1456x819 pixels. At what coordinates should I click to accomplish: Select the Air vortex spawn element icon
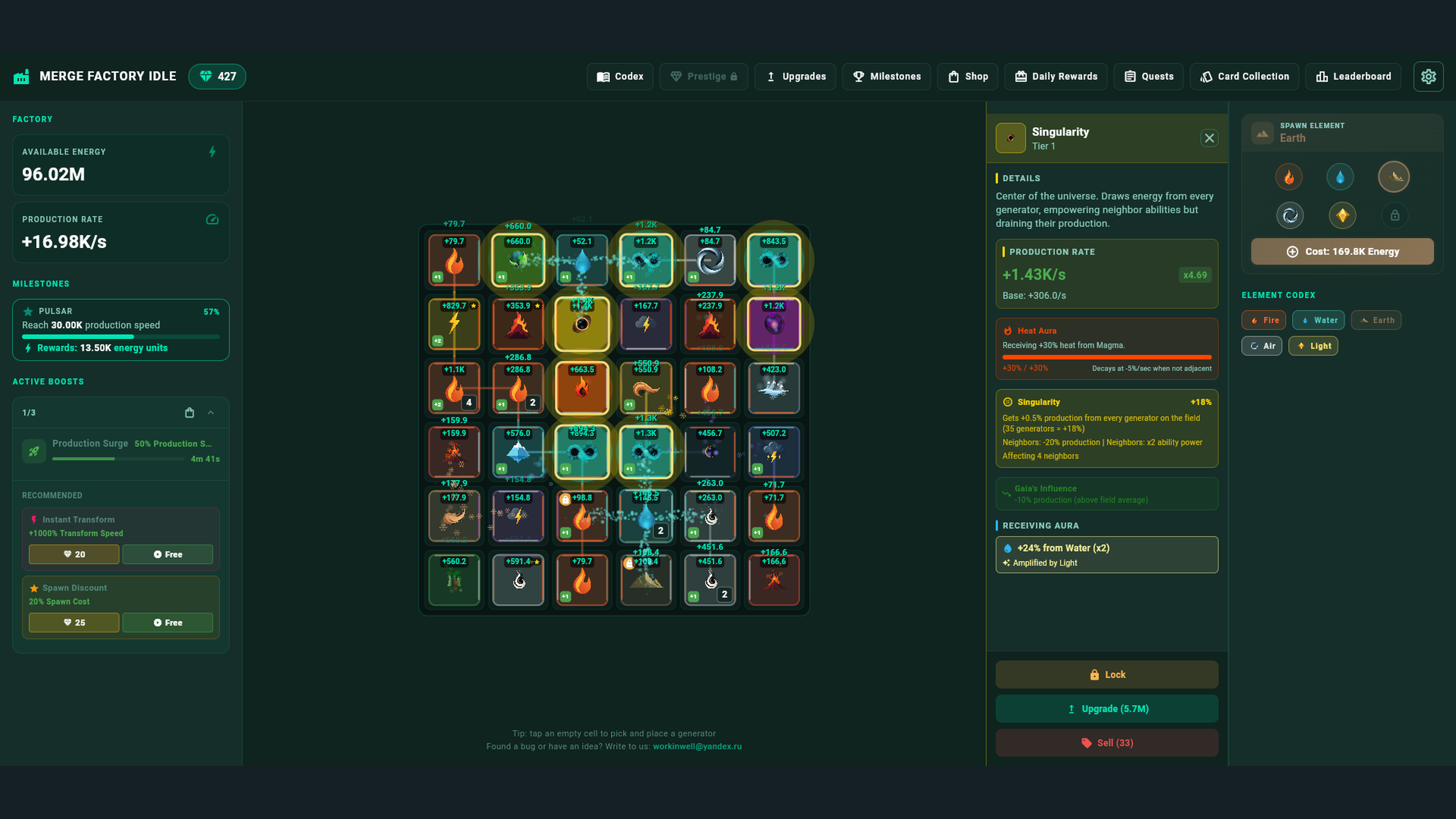(1290, 215)
